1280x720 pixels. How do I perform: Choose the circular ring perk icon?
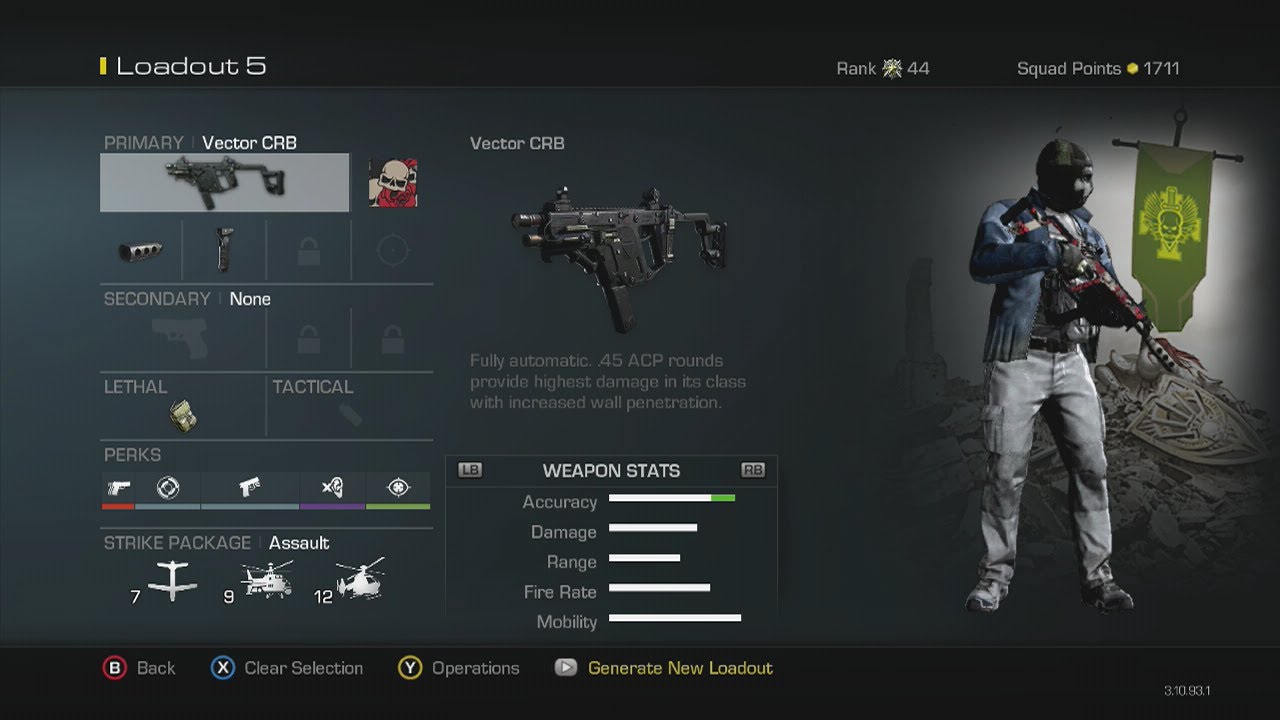click(168, 488)
